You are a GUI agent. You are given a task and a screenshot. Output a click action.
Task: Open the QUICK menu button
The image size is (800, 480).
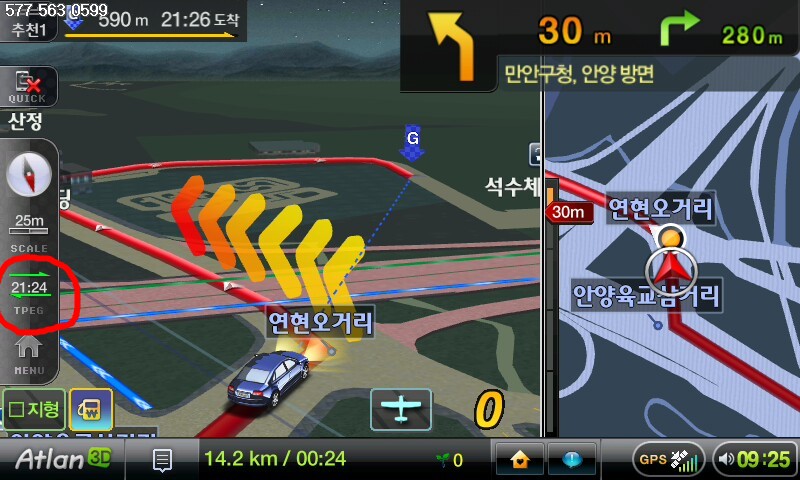coord(27,87)
